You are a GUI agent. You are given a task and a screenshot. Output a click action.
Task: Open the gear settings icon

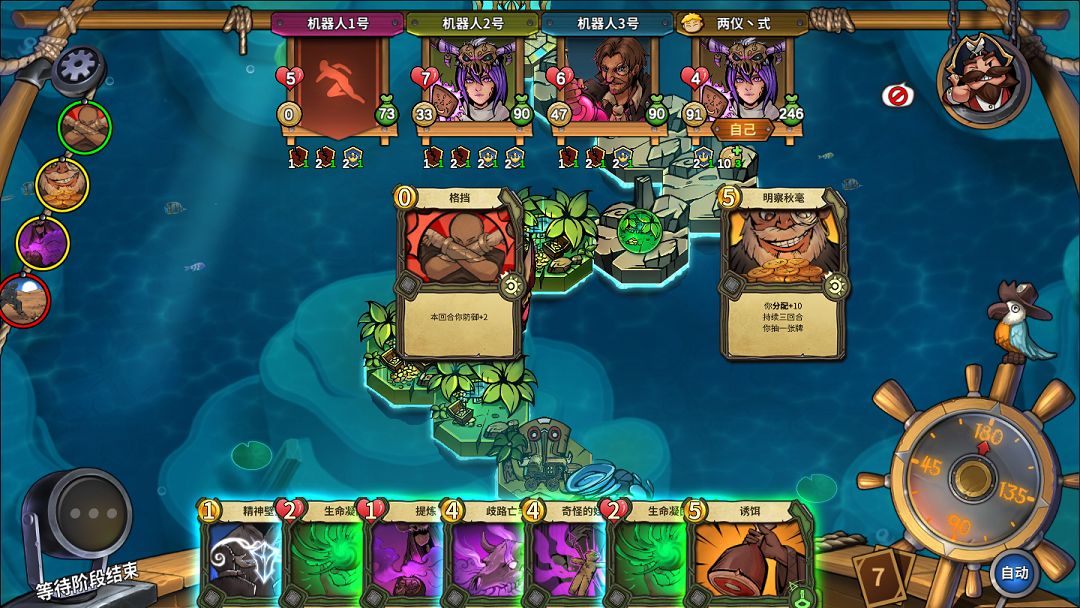(78, 68)
